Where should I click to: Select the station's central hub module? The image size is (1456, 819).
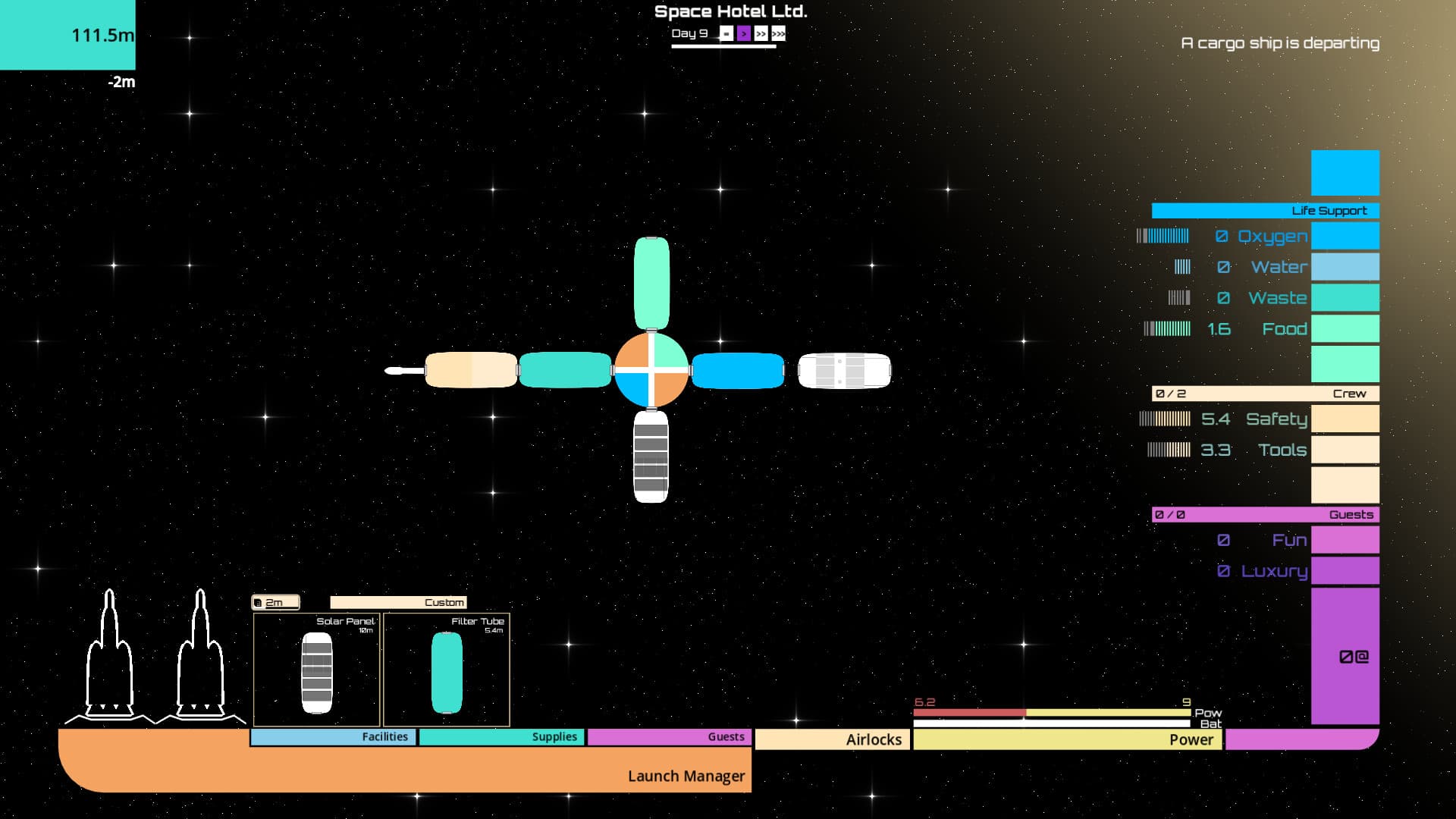tap(652, 370)
